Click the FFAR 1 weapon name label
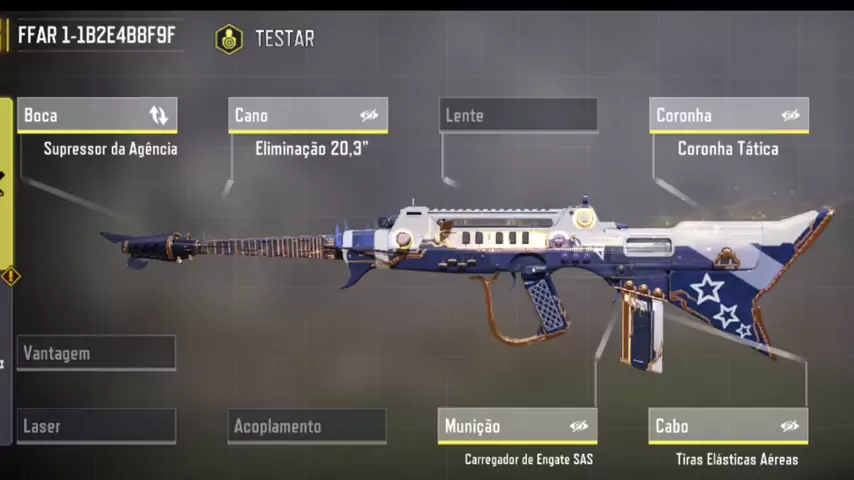The height and width of the screenshot is (480, 854). point(96,37)
